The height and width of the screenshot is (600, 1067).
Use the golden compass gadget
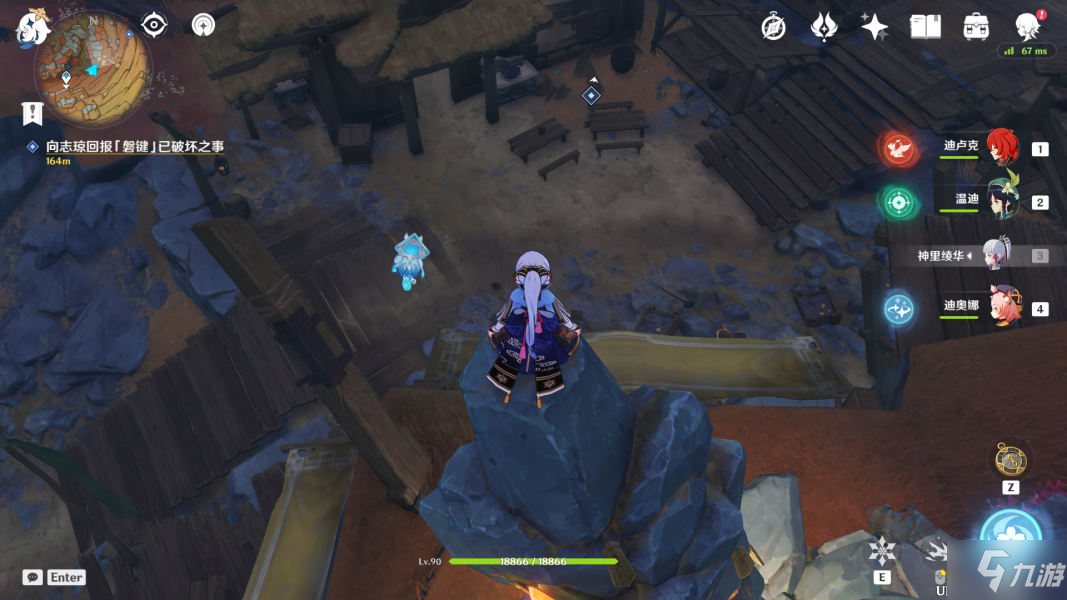tap(1010, 460)
